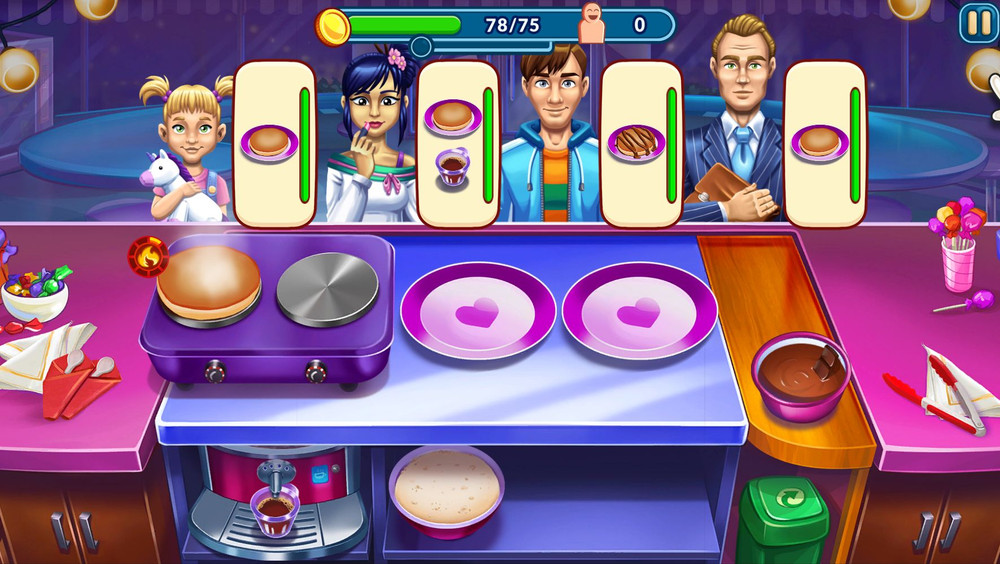Select the empty silver burner
The image size is (1000, 564).
pyautogui.click(x=327, y=290)
